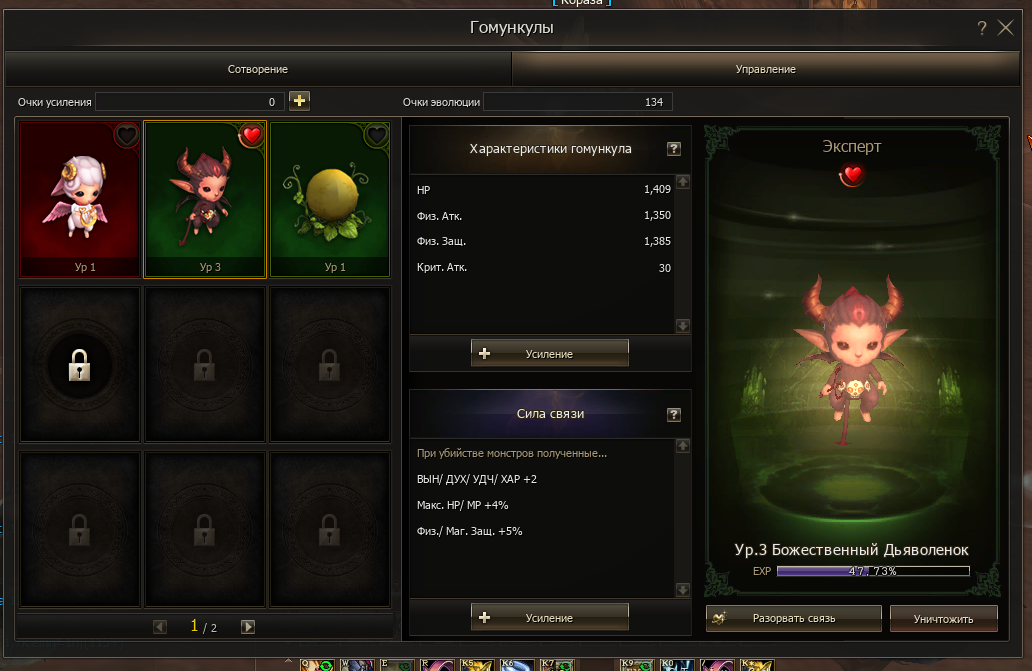The image size is (1032, 671).
Task: Open help for Сила связи
Action: pos(674,414)
